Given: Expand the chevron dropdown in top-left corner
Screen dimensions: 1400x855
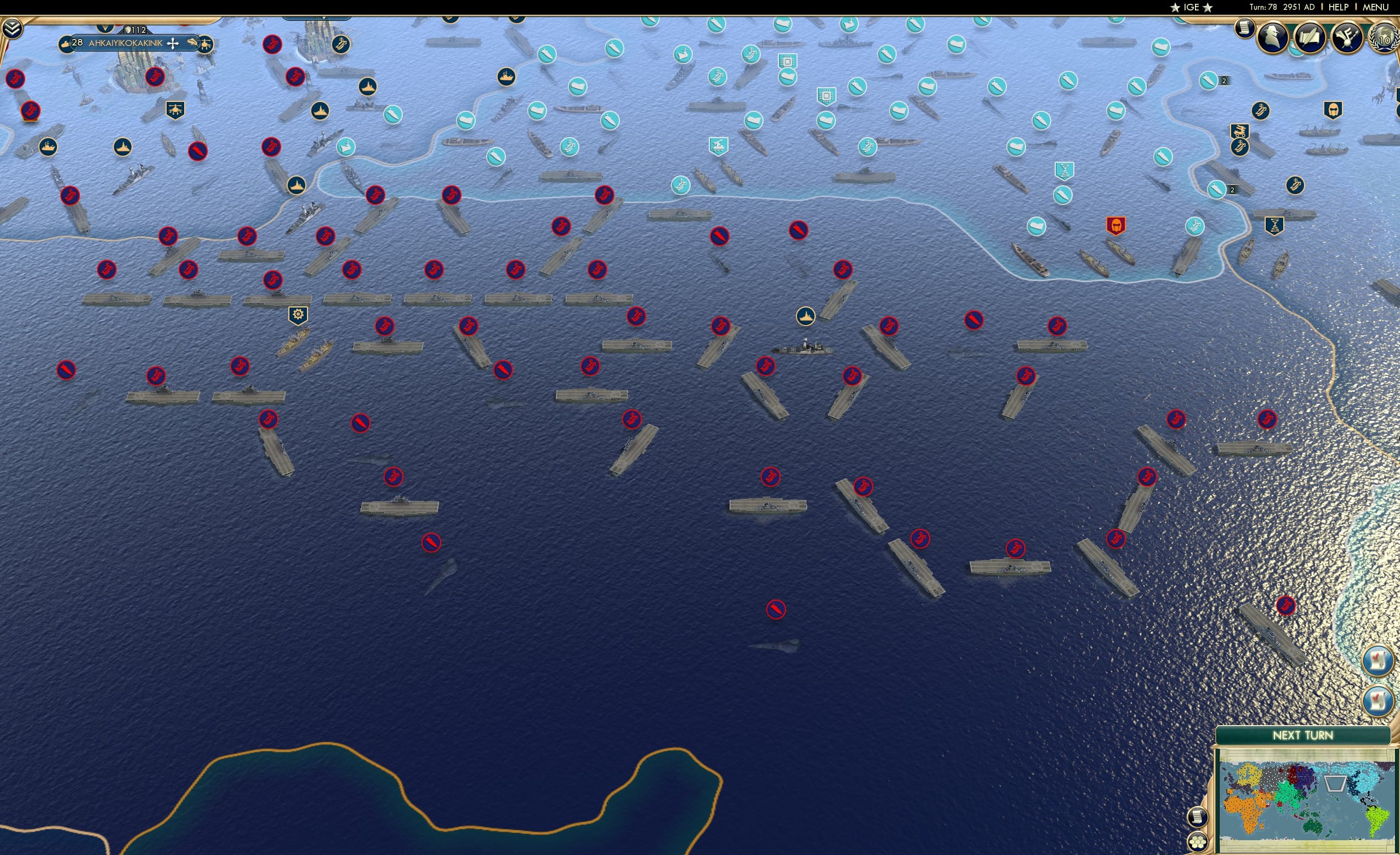Looking at the screenshot, I should (x=12, y=29).
